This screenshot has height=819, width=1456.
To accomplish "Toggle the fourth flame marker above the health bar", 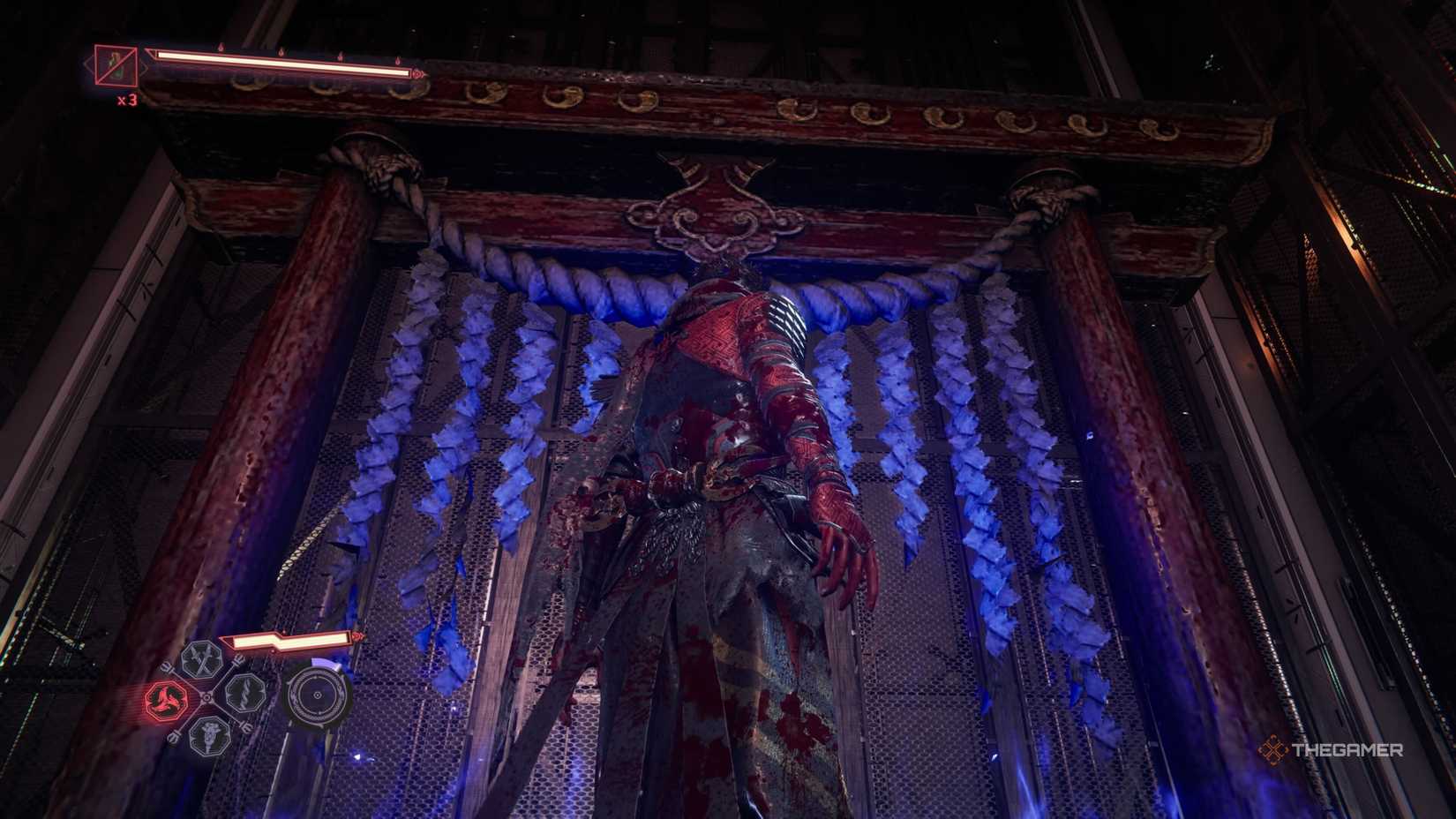I will 398,61.
